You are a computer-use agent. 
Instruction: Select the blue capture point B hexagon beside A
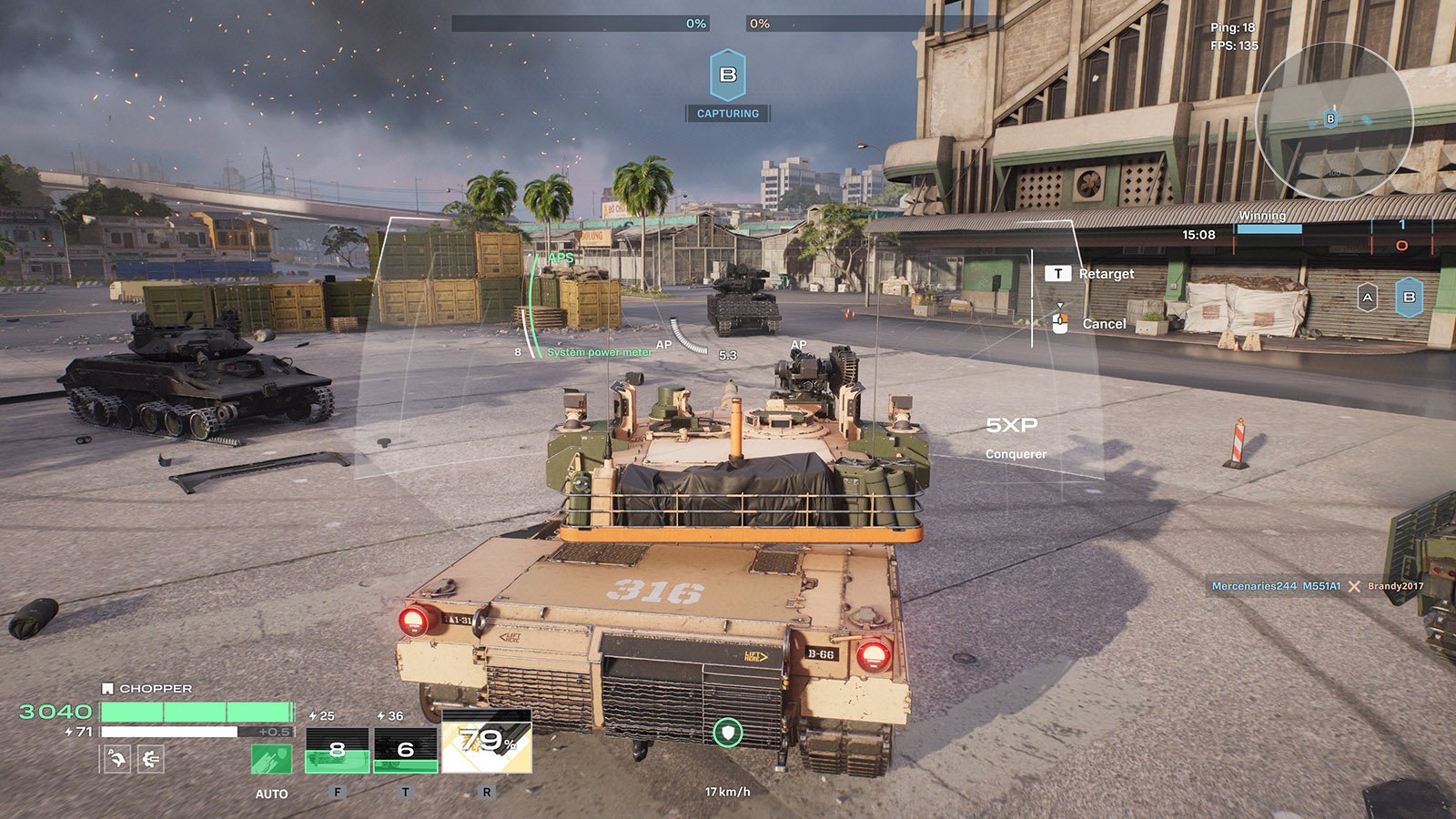(1409, 298)
